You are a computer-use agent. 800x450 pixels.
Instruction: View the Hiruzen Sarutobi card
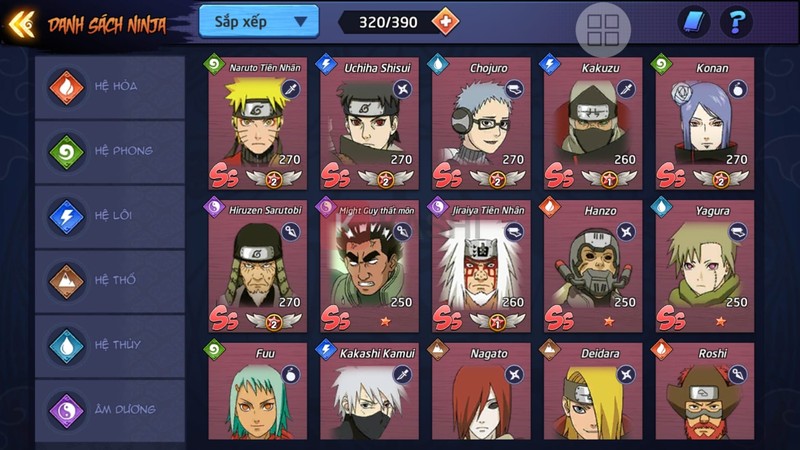pyautogui.click(x=257, y=265)
